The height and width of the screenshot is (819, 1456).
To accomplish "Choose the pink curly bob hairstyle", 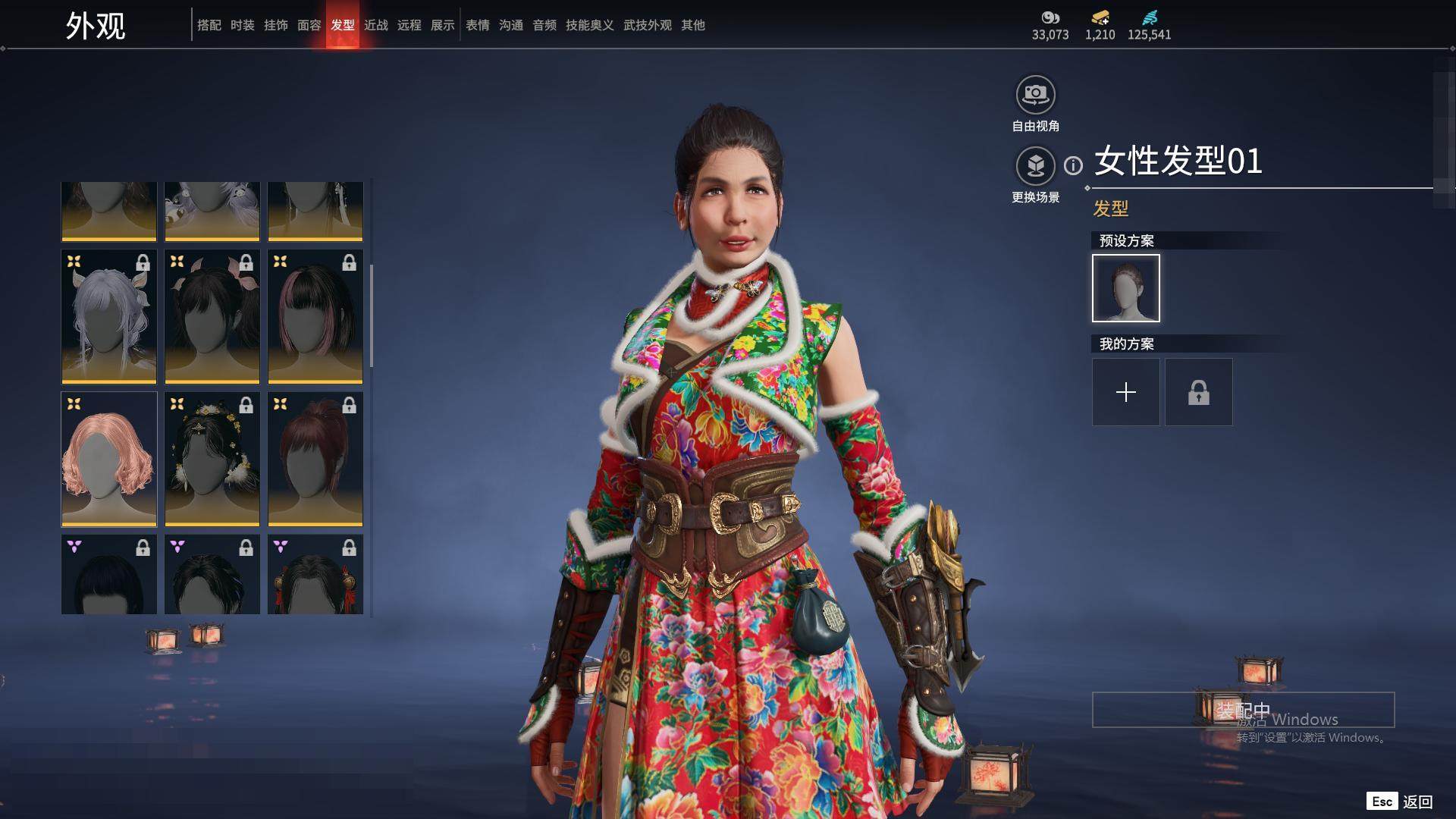I will click(x=109, y=459).
